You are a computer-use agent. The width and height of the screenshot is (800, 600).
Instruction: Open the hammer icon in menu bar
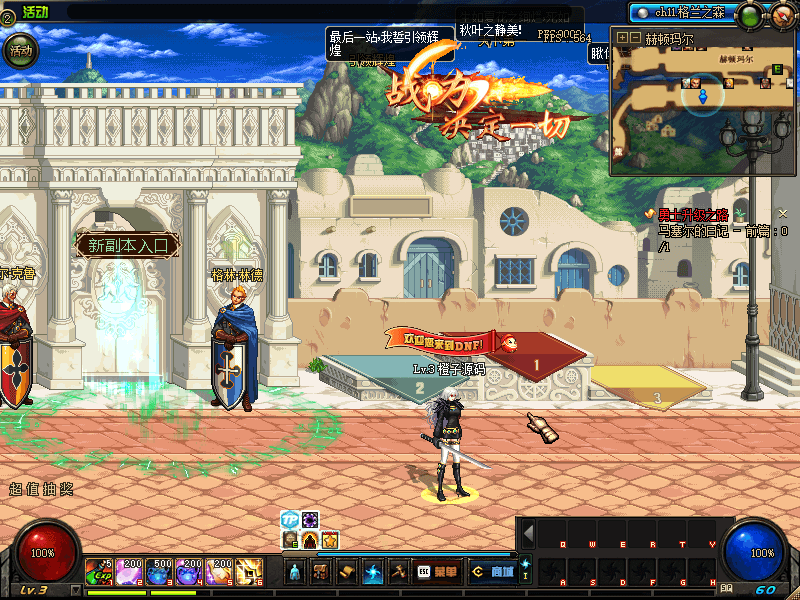click(397, 572)
